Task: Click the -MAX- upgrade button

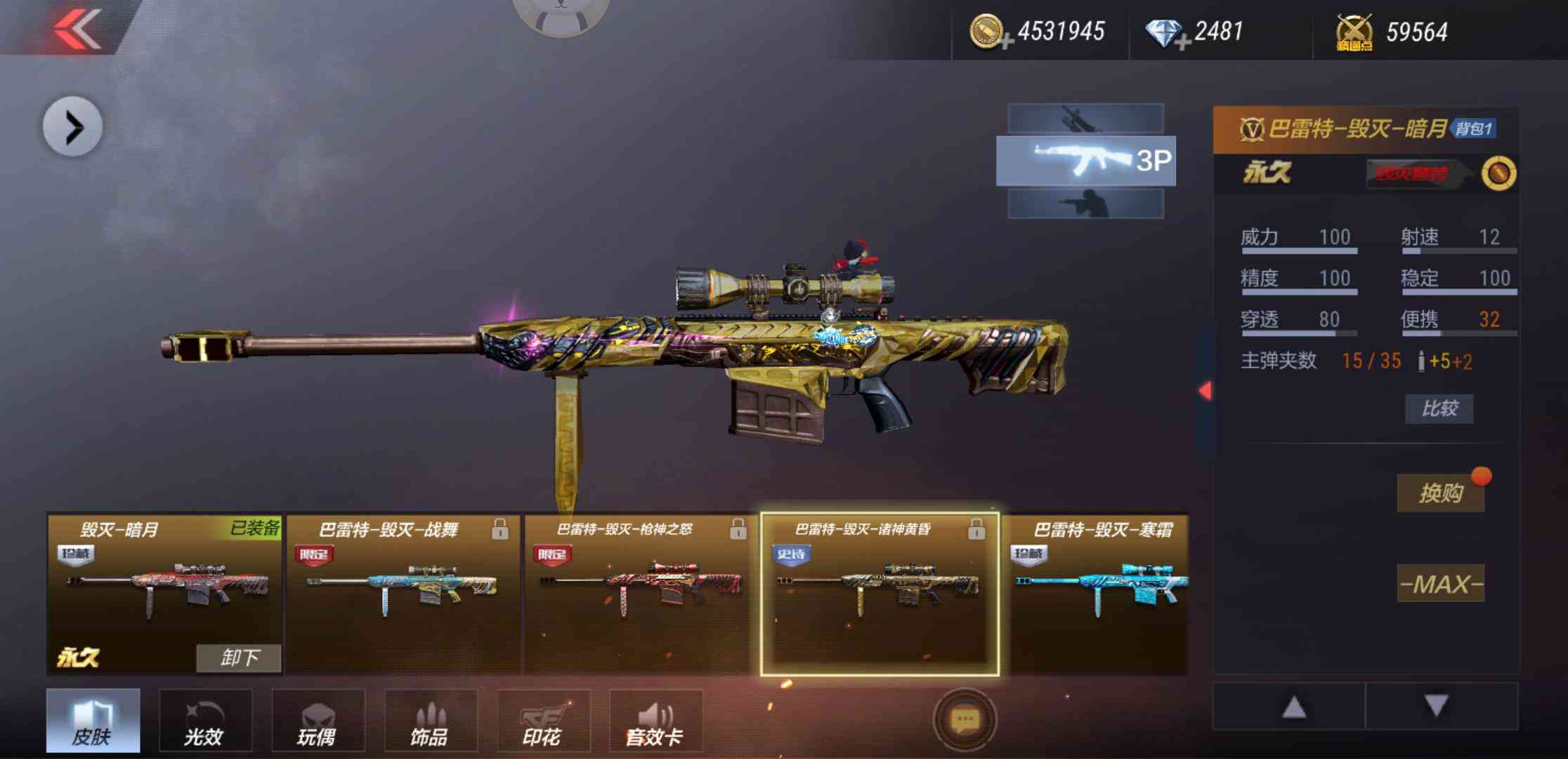Action: tap(1440, 584)
